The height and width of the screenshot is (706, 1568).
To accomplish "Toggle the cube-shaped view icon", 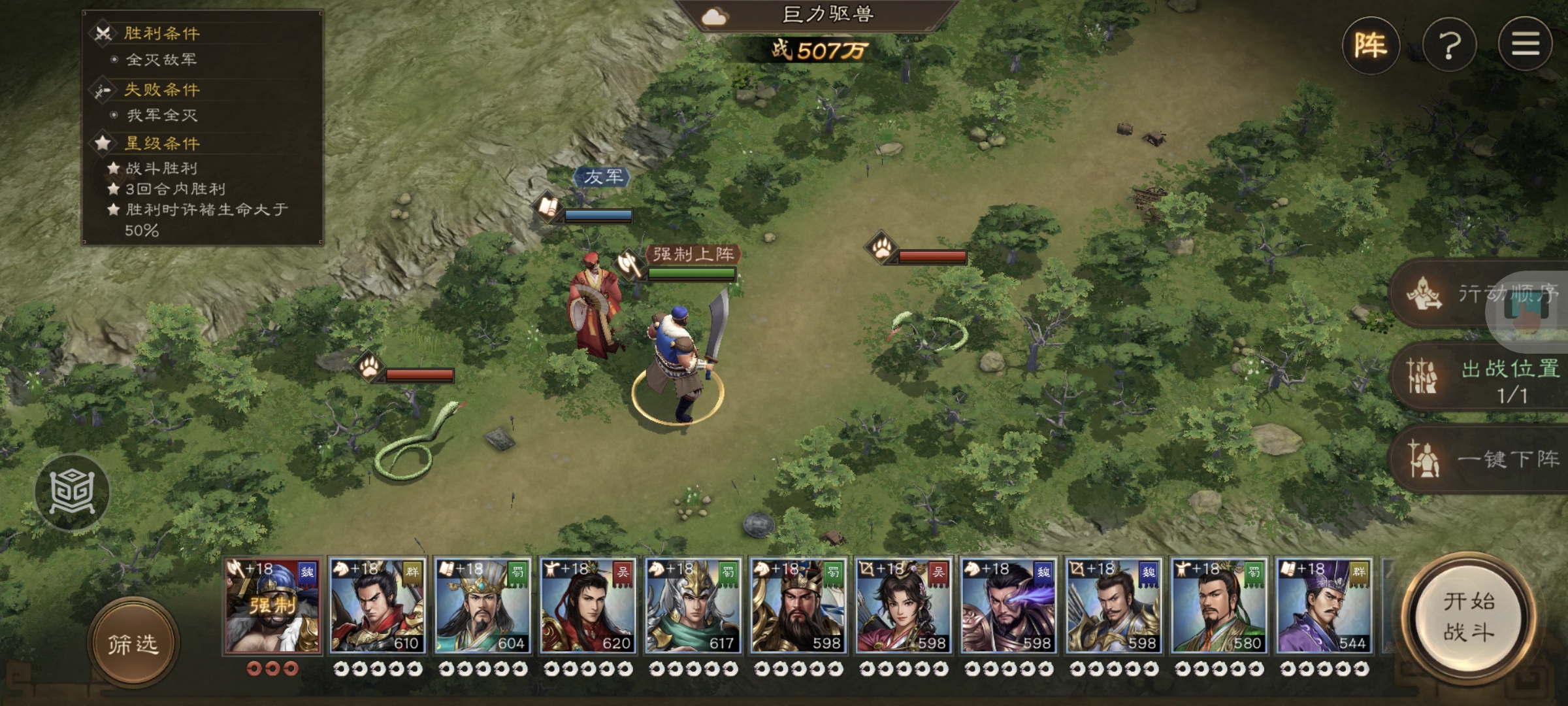I will click(x=72, y=492).
